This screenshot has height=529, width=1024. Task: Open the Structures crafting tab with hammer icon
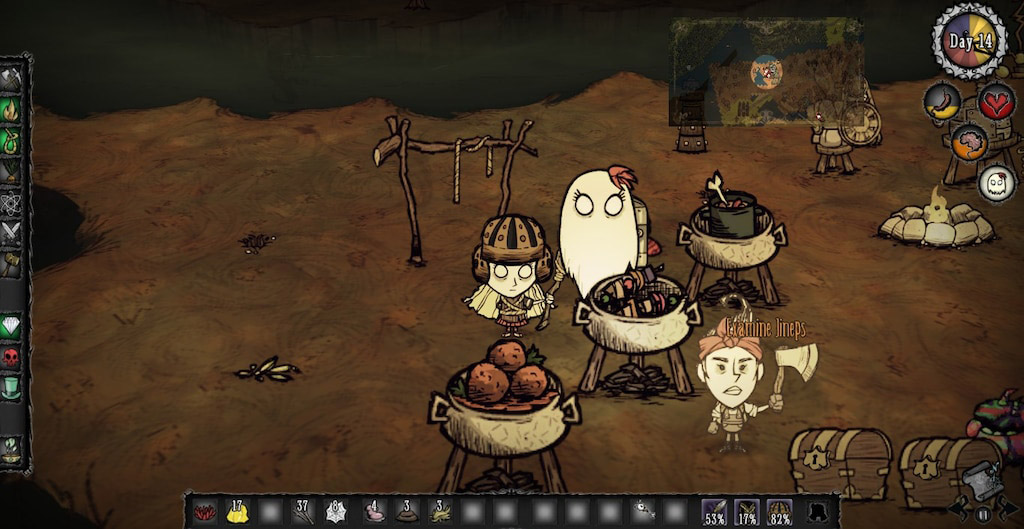12,265
